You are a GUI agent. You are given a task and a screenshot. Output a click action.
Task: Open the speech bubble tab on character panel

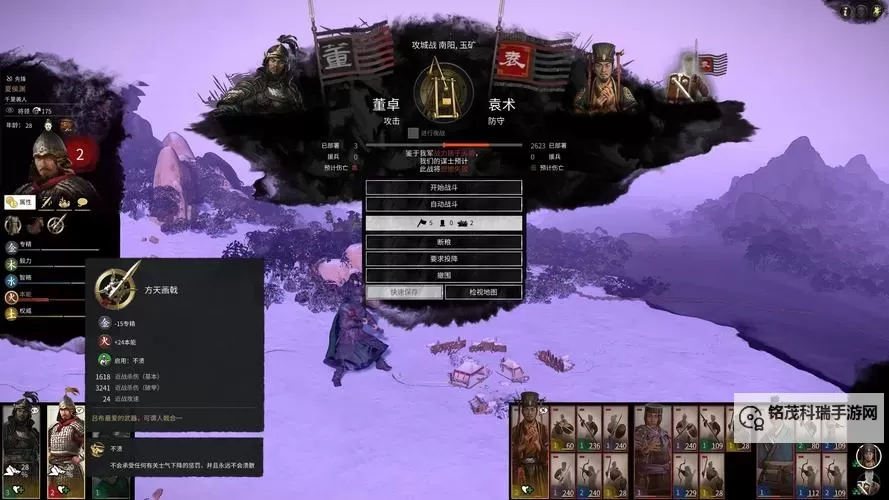click(82, 202)
